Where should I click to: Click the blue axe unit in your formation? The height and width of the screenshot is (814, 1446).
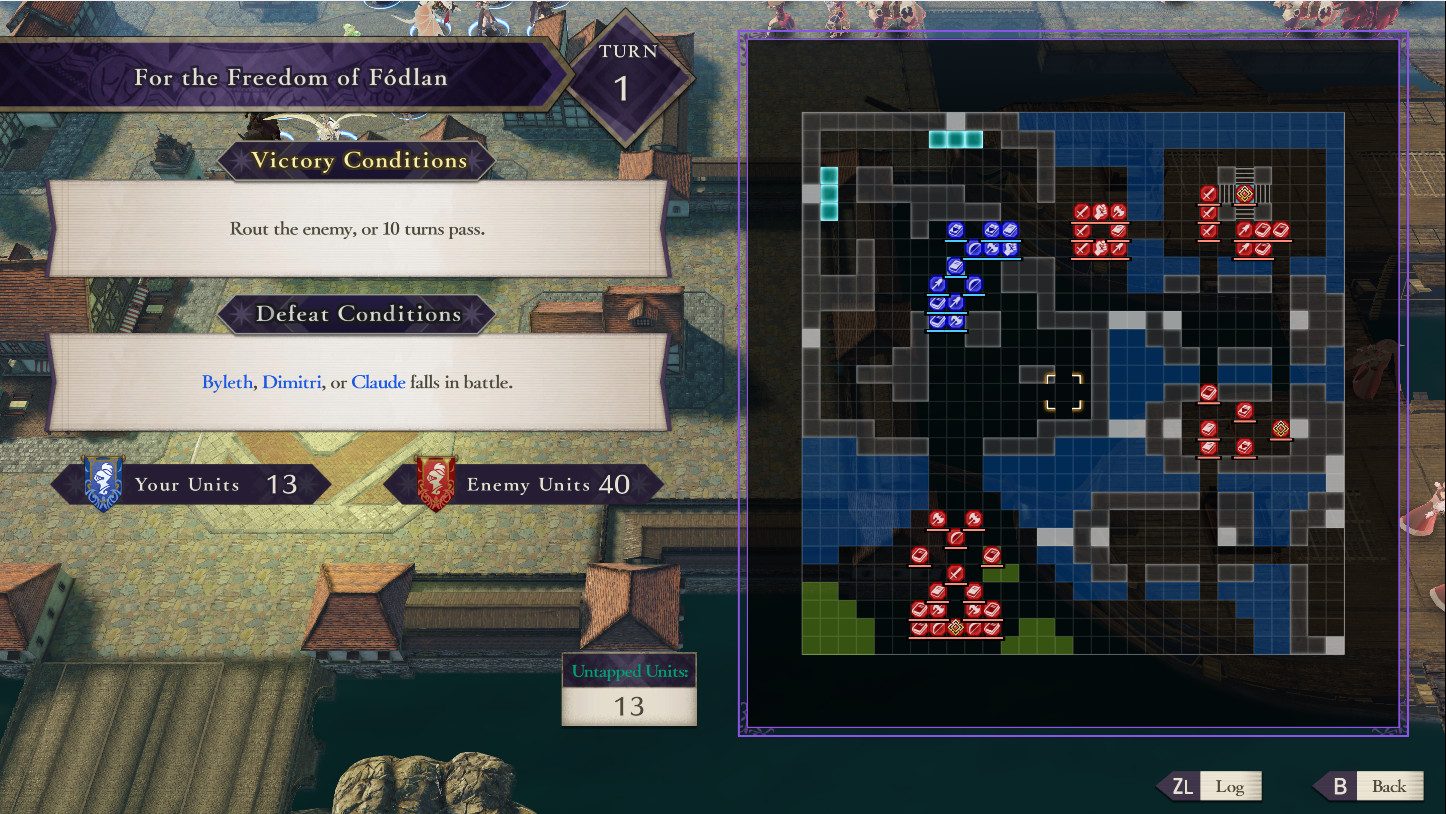coord(992,249)
